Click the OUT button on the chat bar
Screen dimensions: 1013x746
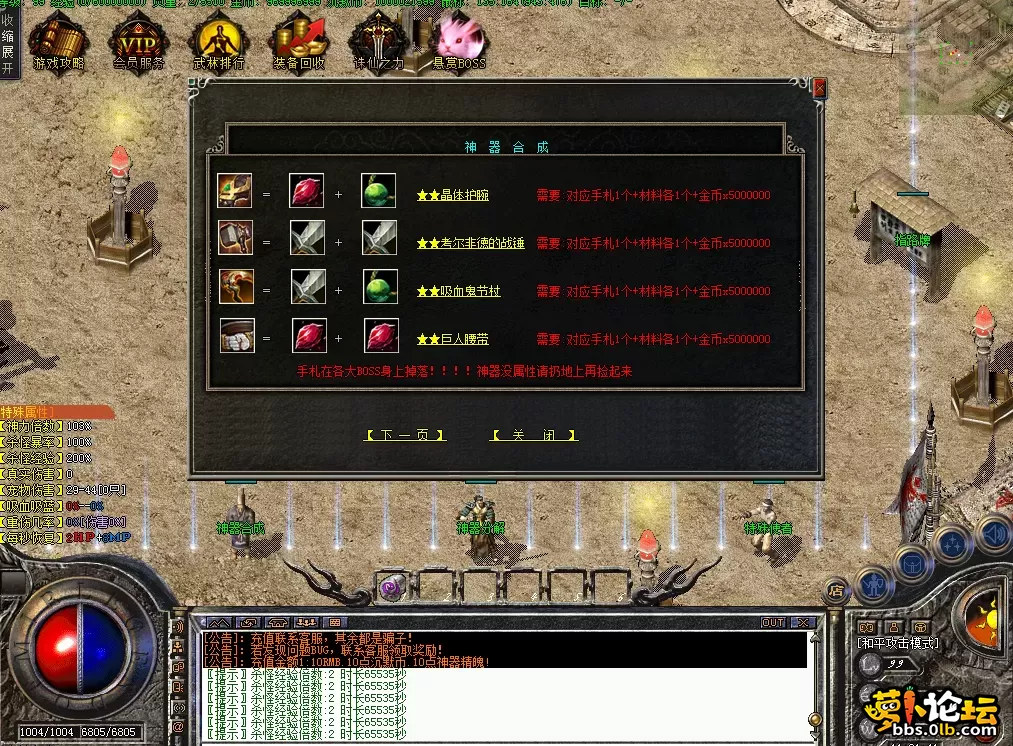click(x=773, y=623)
